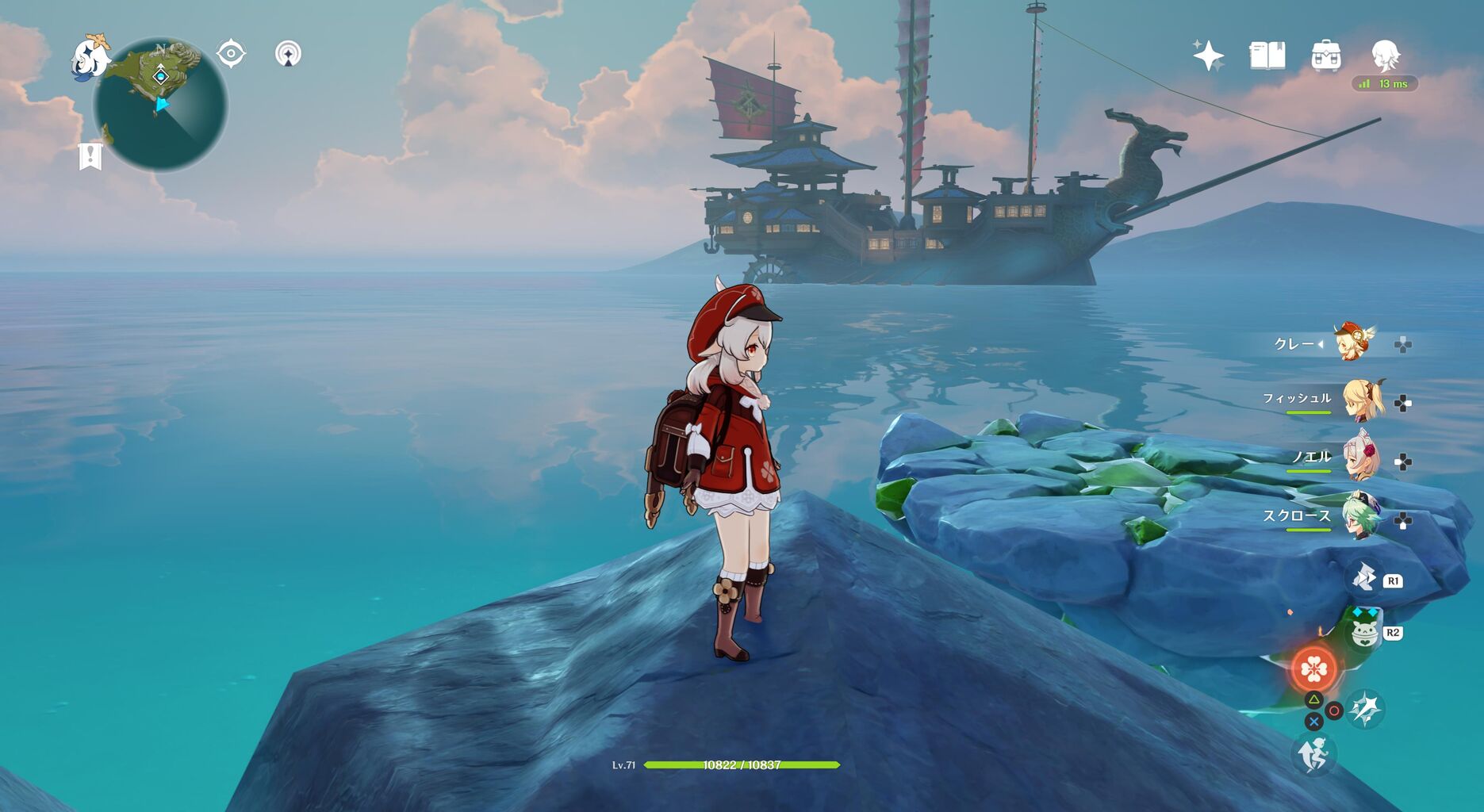The width and height of the screenshot is (1484, 812).
Task: Use the gadget icon with cat face
Action: click(x=1363, y=633)
